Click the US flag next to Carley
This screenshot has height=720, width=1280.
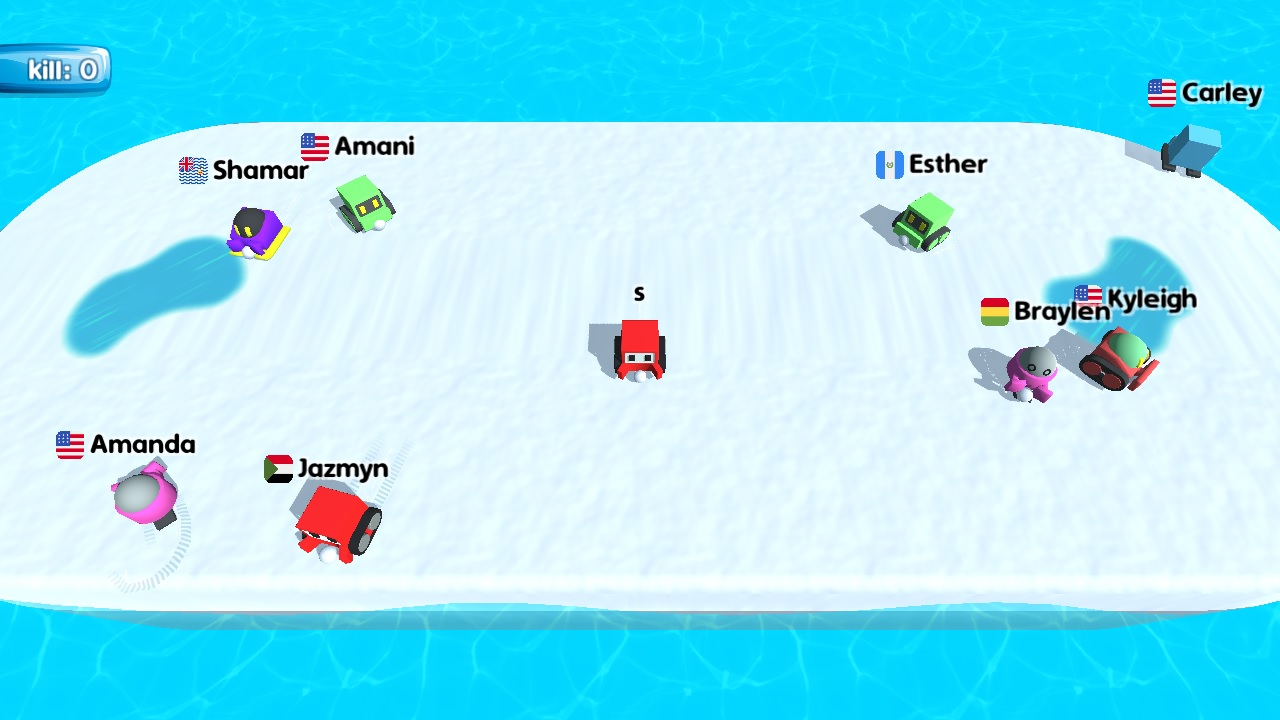coord(1161,93)
